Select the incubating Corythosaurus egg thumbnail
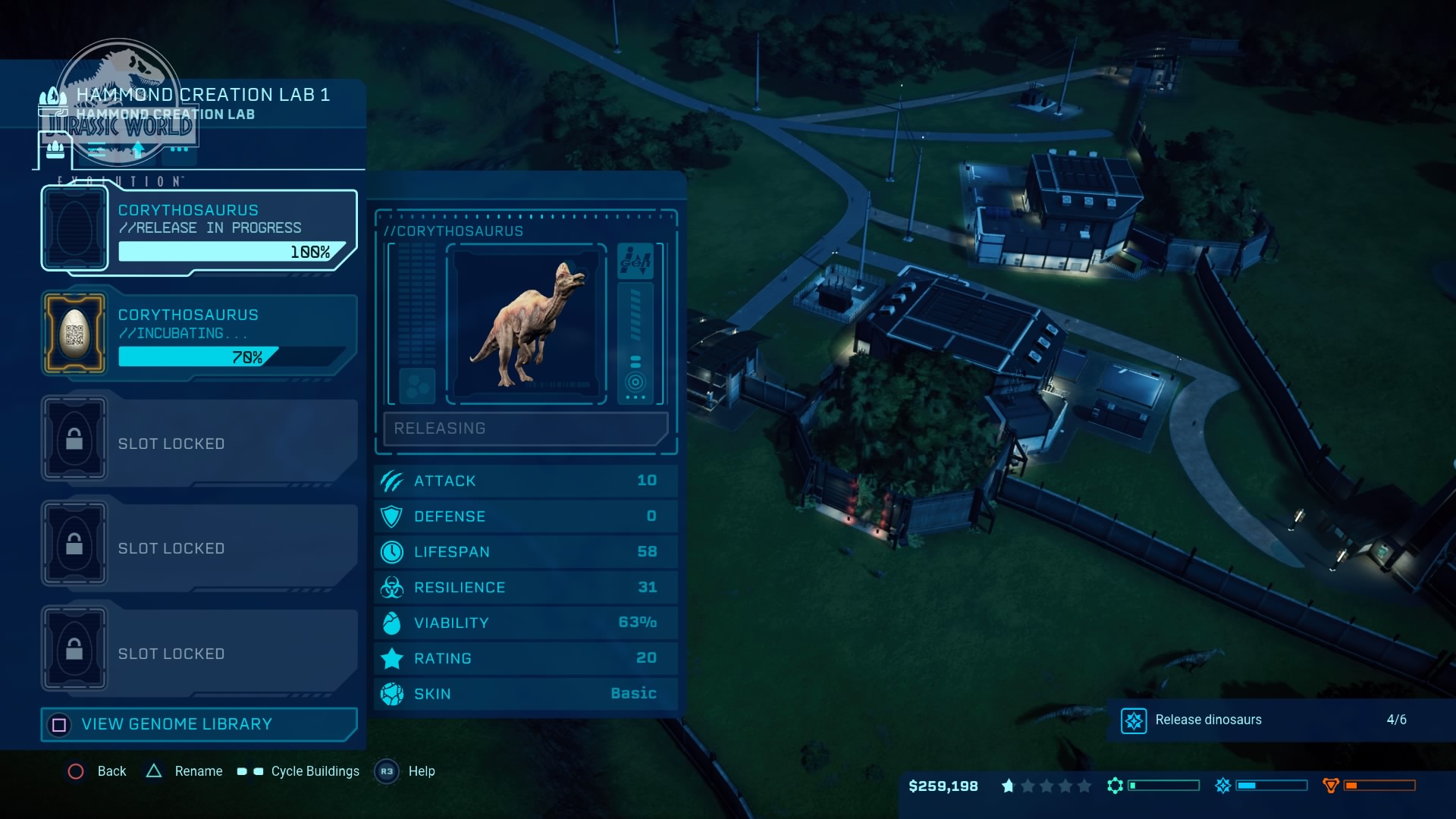 point(74,332)
